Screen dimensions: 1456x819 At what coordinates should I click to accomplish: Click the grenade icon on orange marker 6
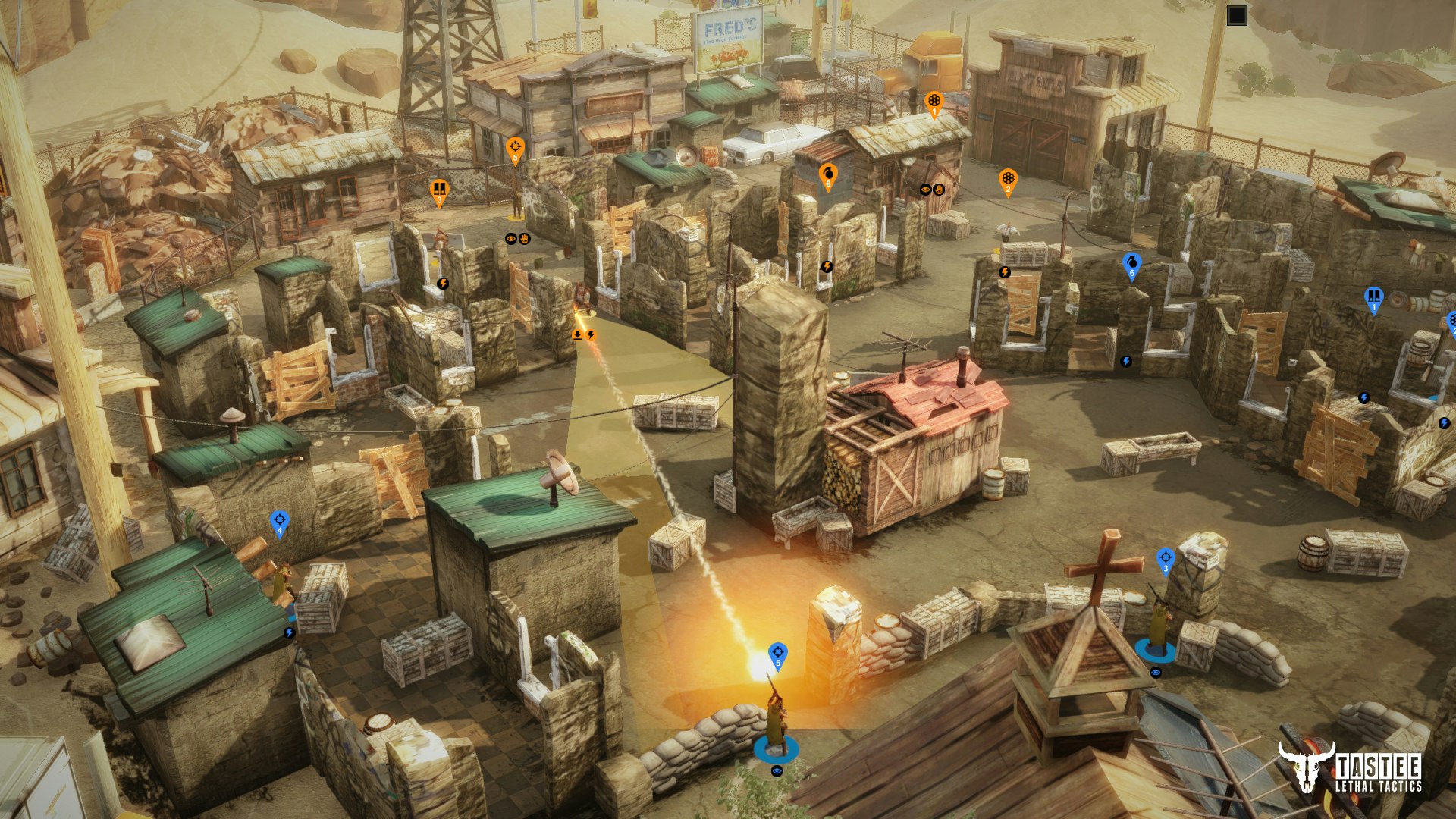click(x=828, y=173)
